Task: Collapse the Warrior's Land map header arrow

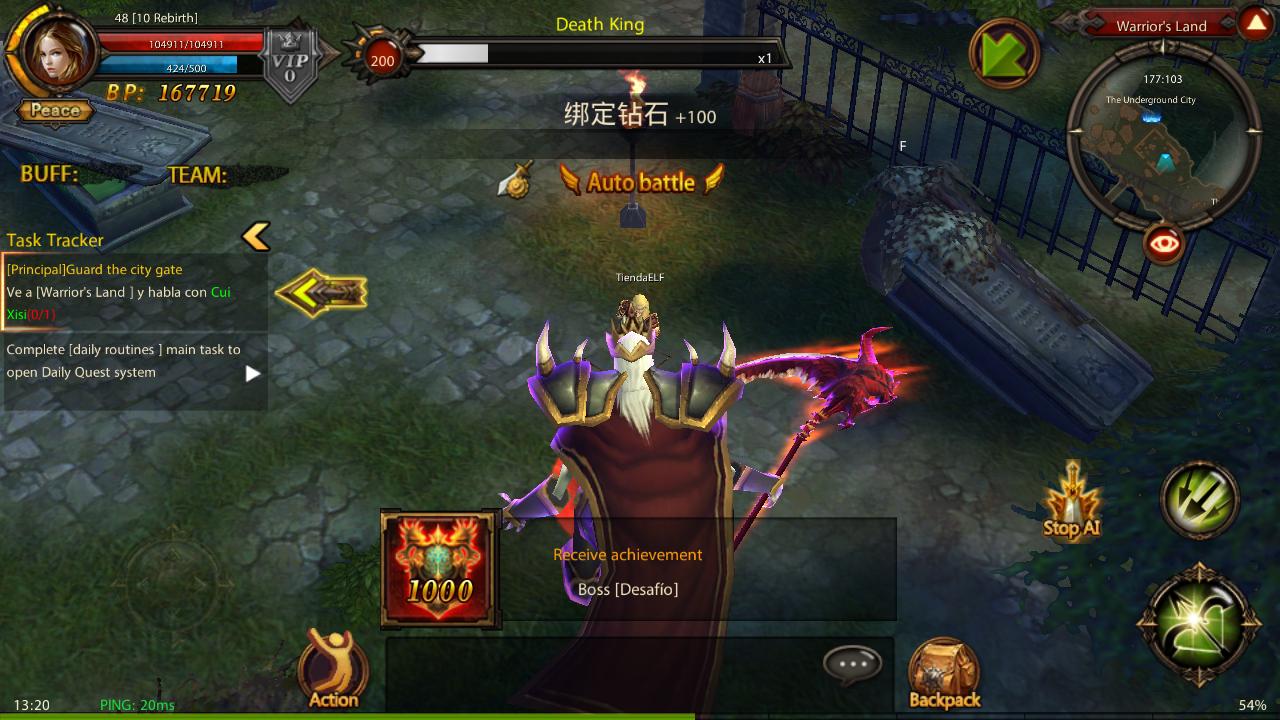Action: tap(1255, 24)
